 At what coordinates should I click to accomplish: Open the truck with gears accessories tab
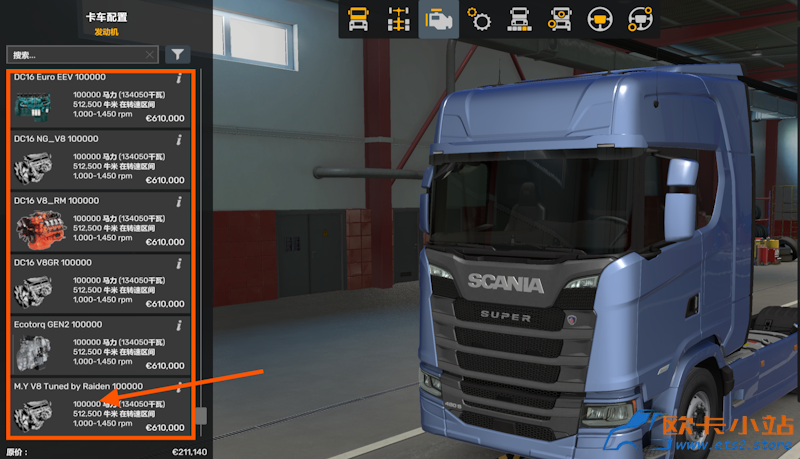(x=560, y=19)
